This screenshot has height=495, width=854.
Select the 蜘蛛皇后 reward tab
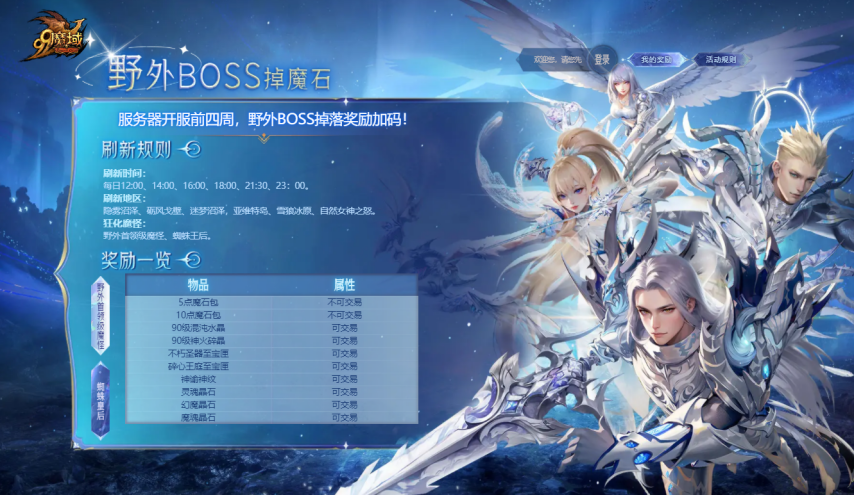100,401
